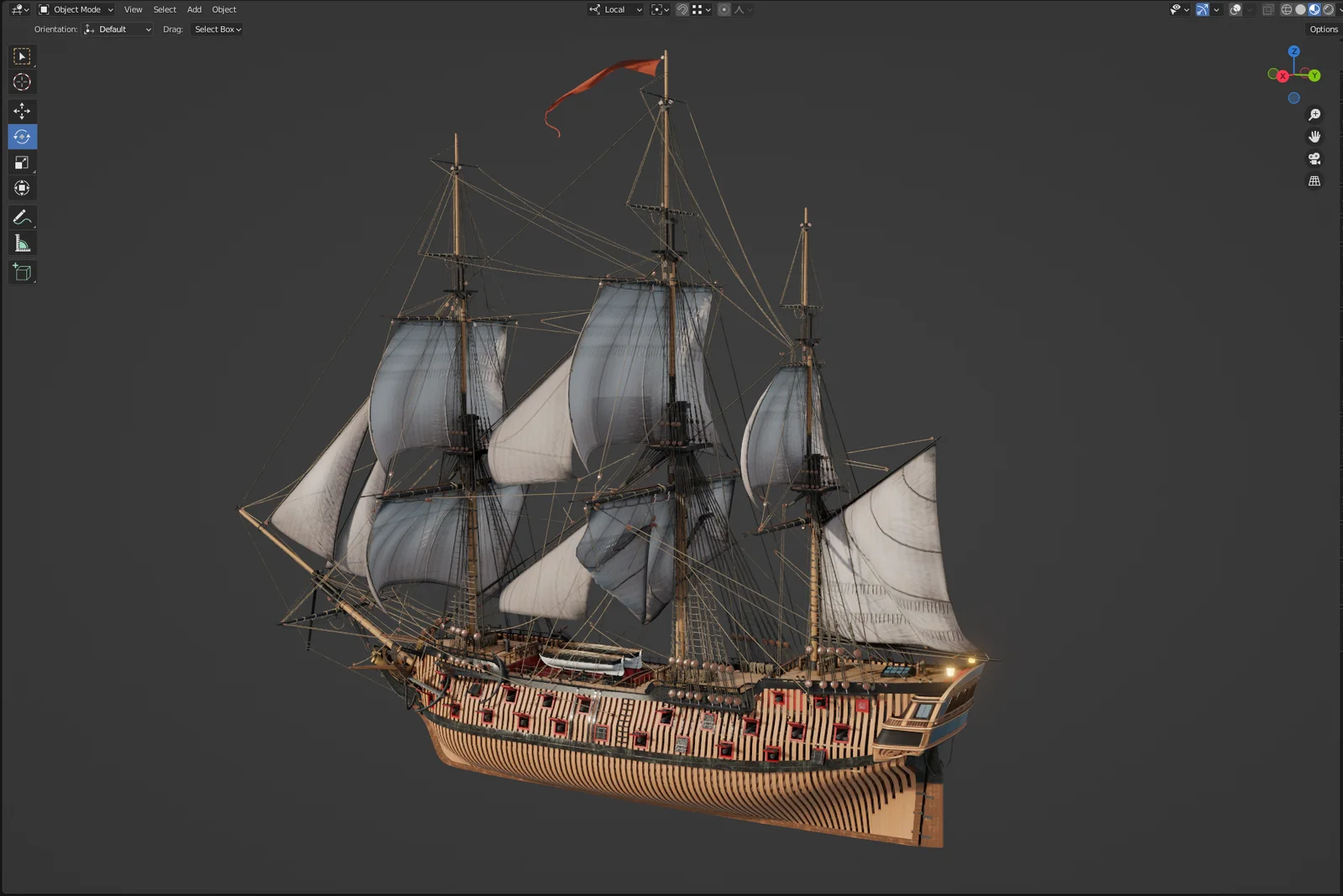Open the transform orientation Local dropdown

614,9
